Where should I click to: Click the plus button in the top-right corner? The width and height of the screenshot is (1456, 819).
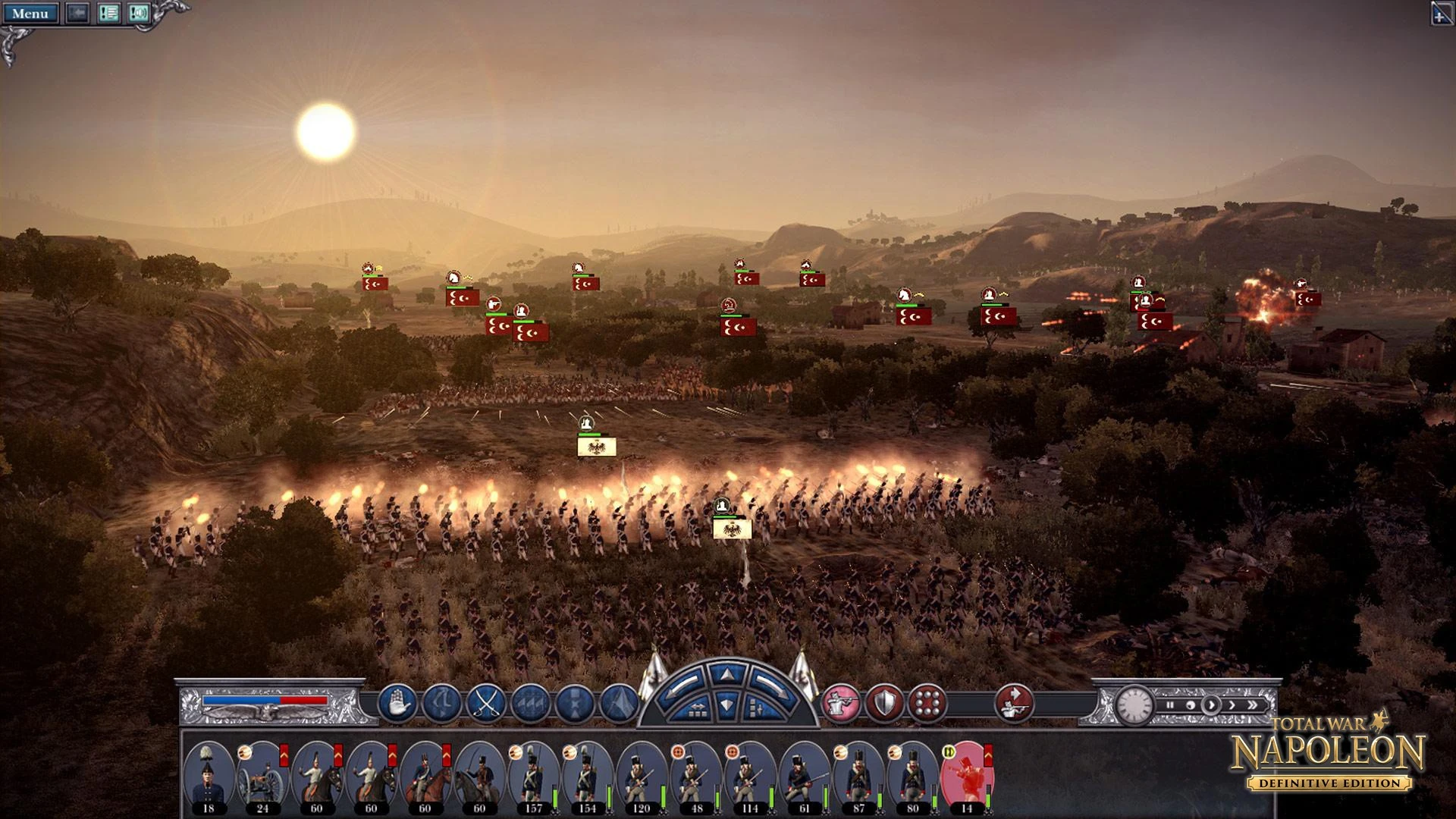point(1442,14)
